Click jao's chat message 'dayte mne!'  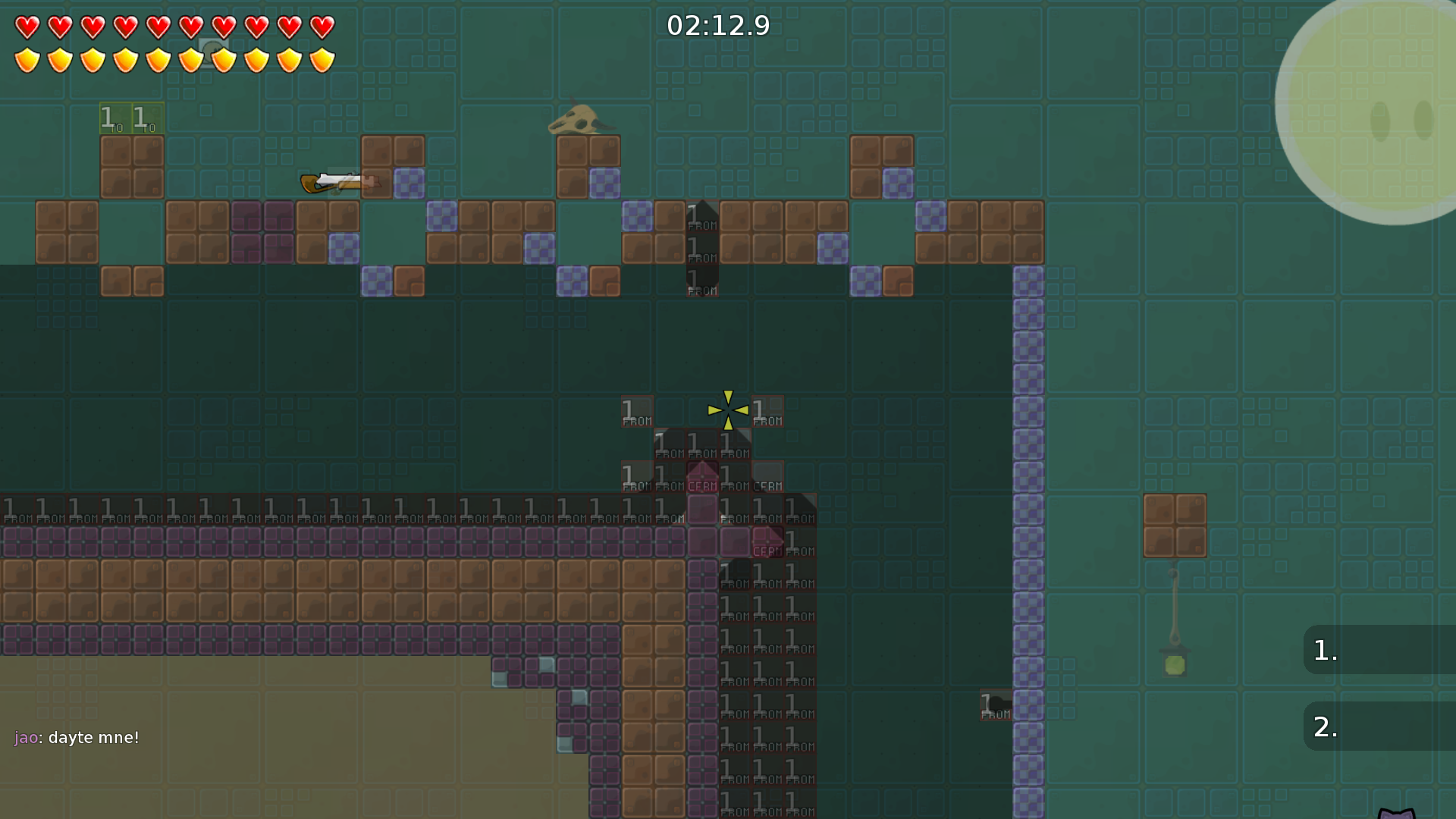[77, 737]
